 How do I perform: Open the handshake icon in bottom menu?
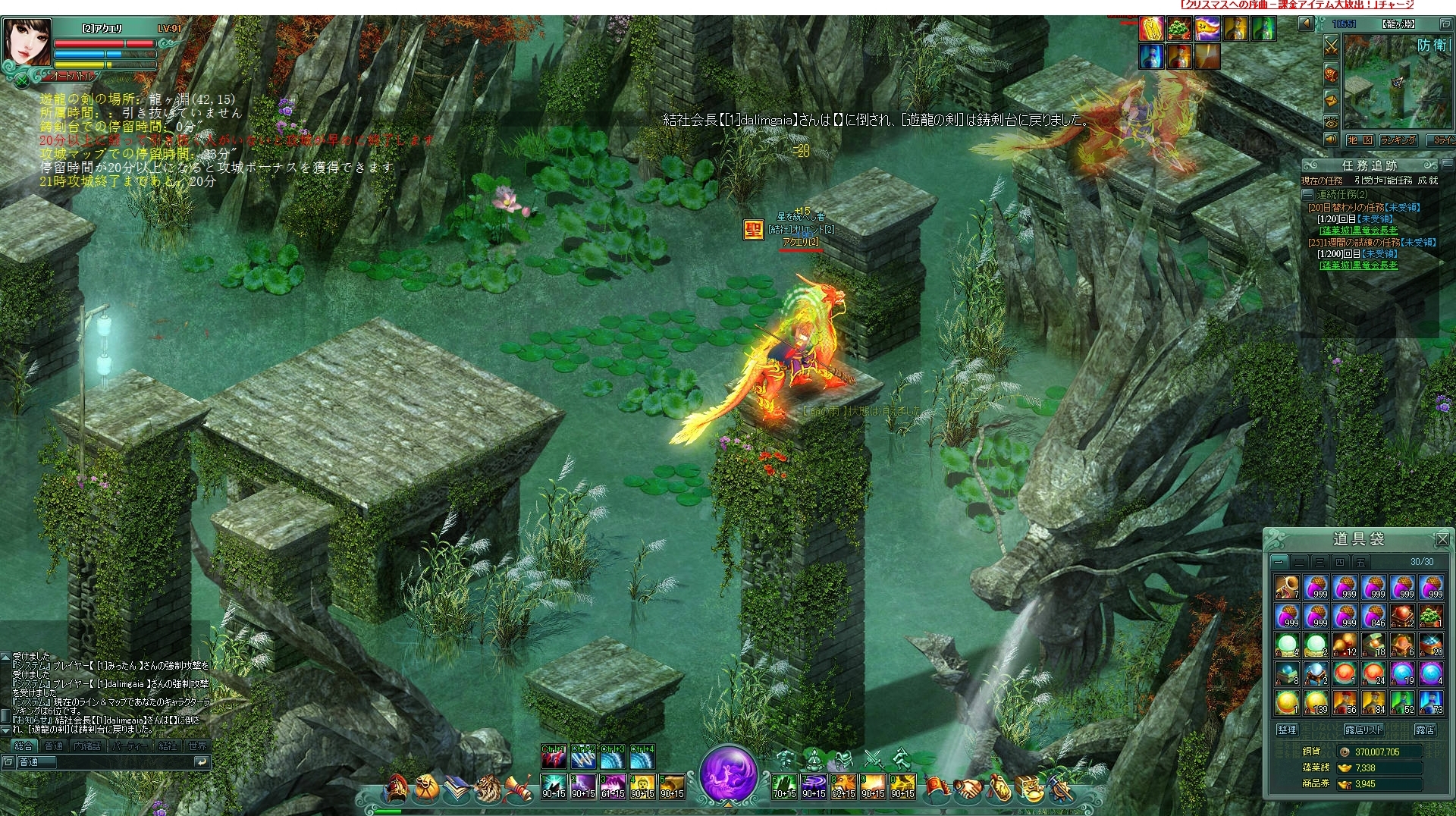(968, 789)
